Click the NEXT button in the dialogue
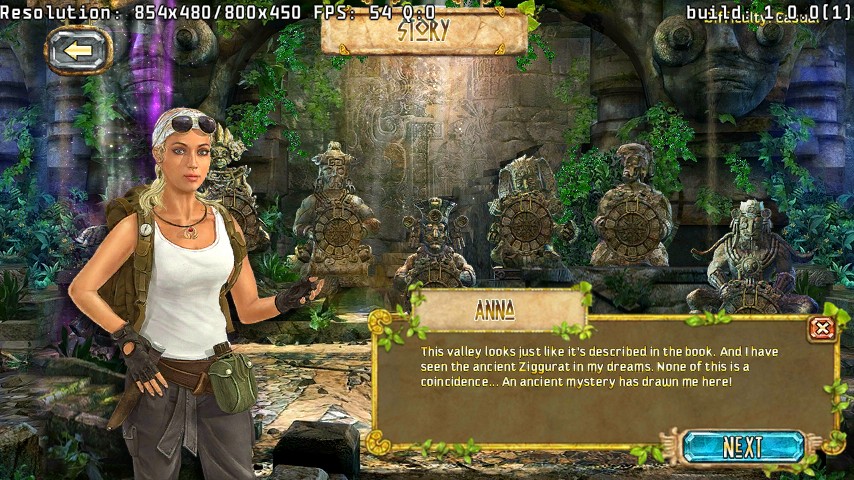The image size is (854, 480). click(x=743, y=447)
